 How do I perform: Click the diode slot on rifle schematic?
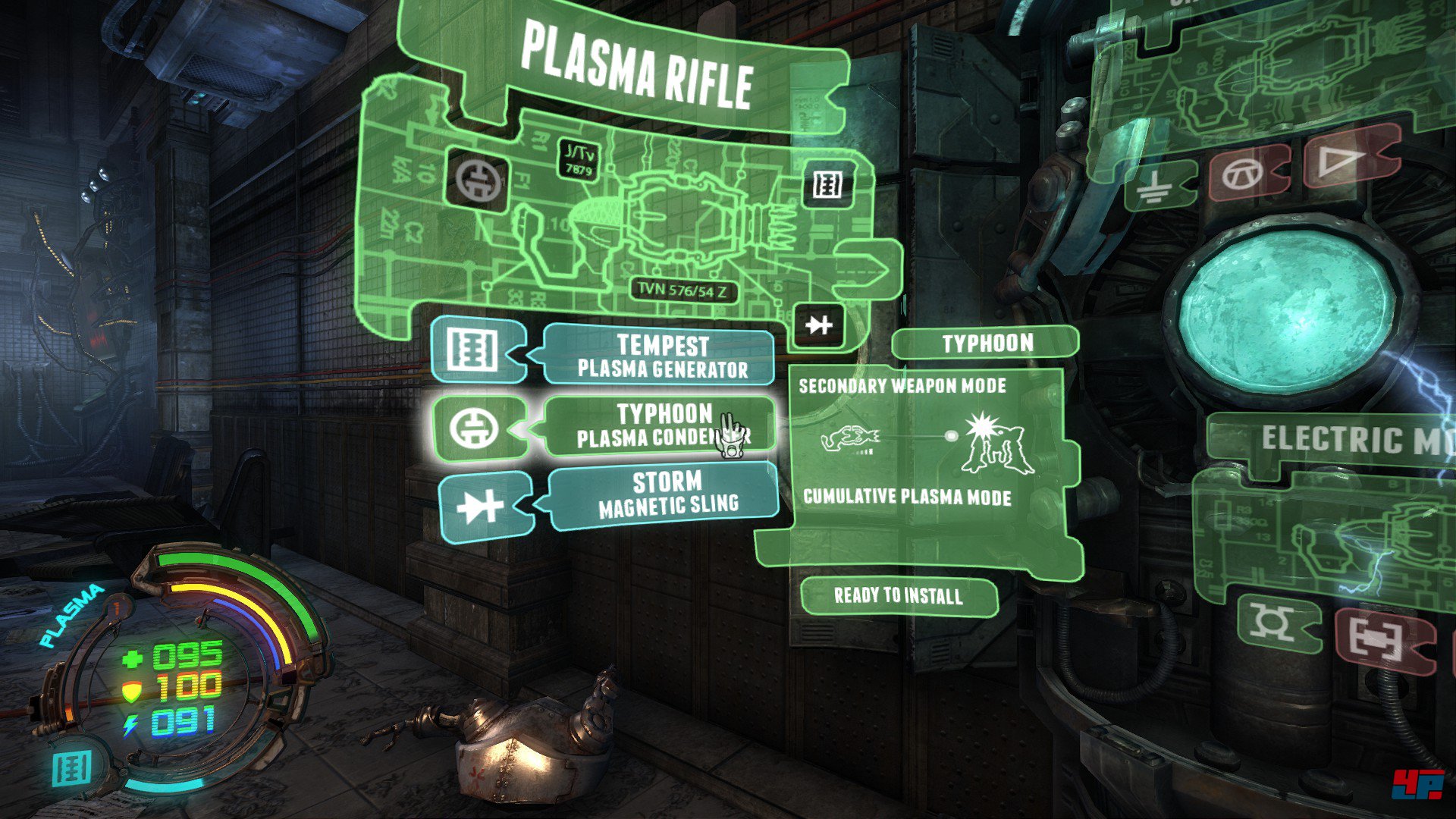click(818, 325)
